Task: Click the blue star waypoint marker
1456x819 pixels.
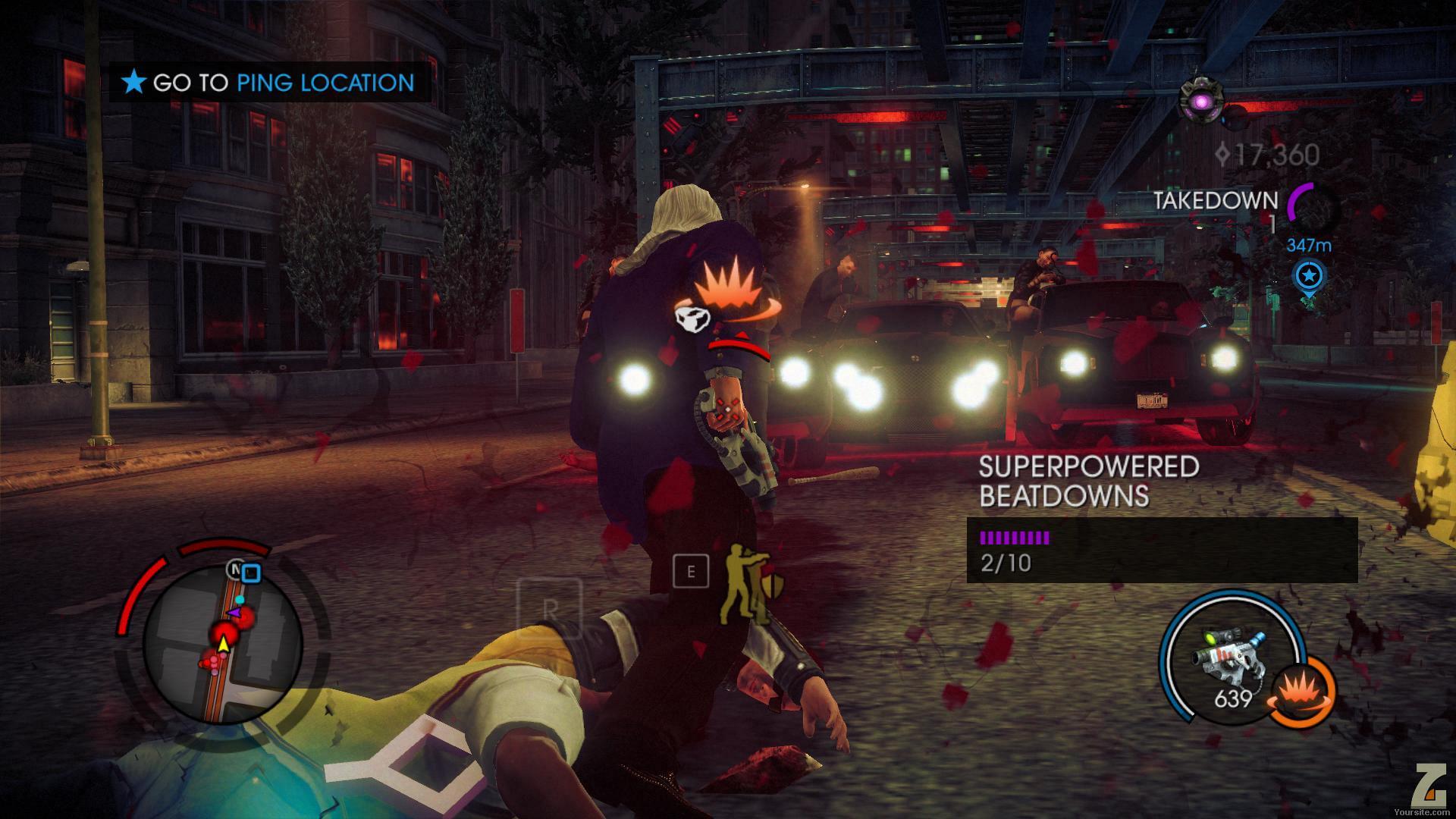Action: [1308, 277]
